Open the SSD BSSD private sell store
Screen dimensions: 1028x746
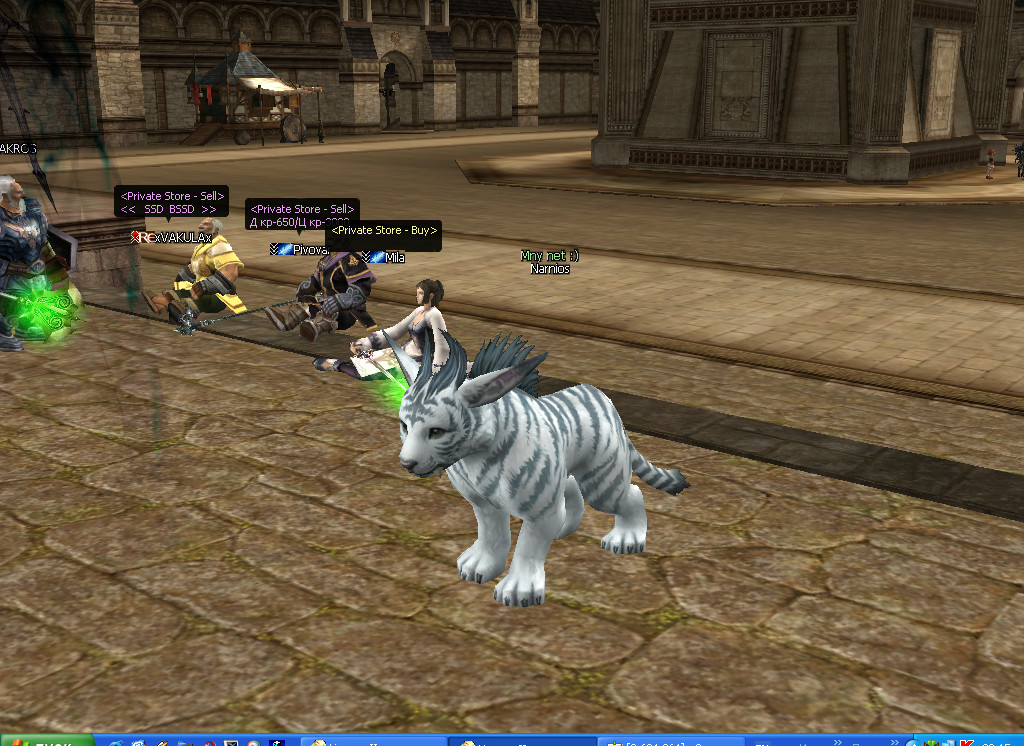[x=172, y=203]
